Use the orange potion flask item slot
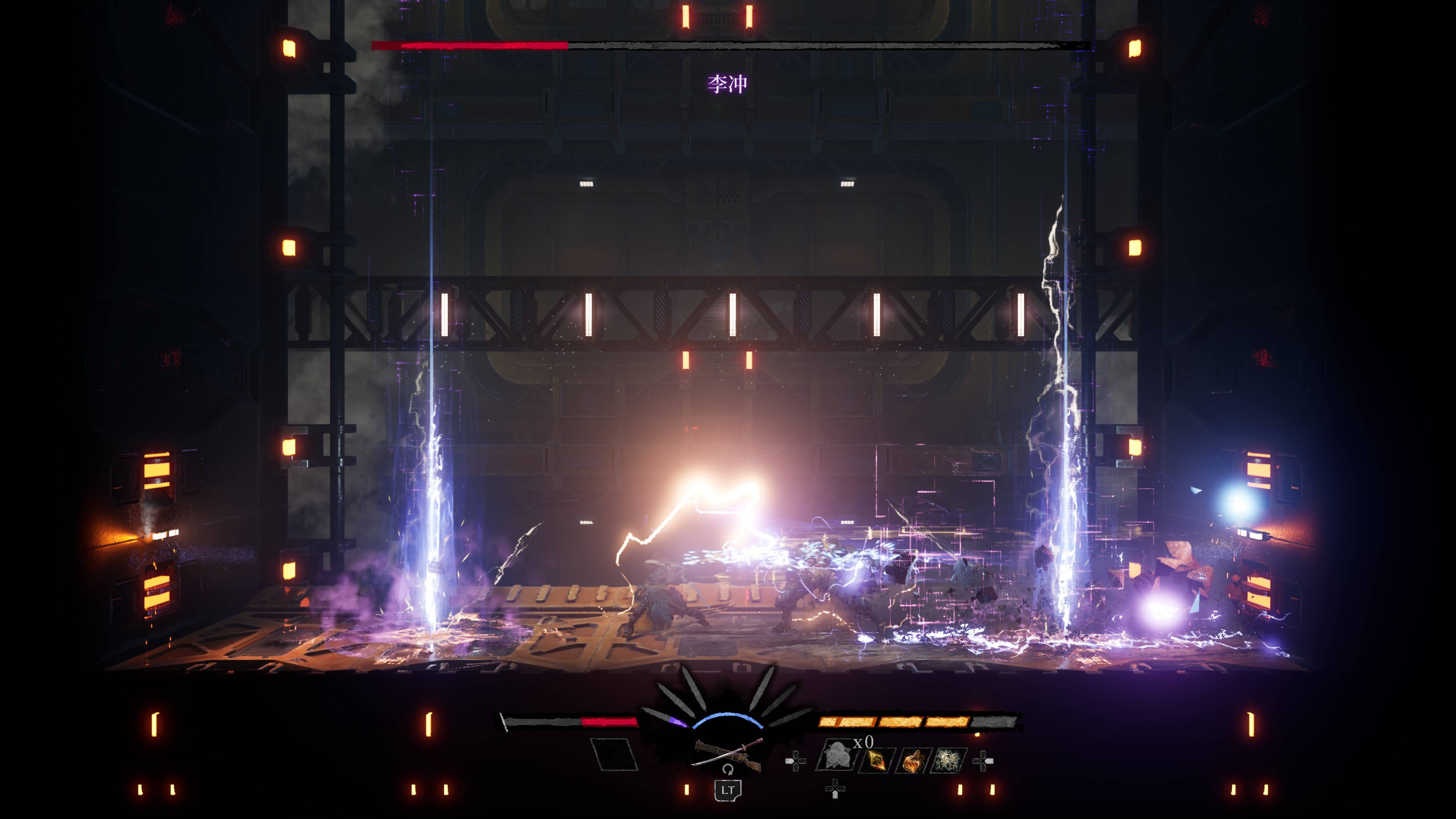1456x819 pixels. coord(912,760)
